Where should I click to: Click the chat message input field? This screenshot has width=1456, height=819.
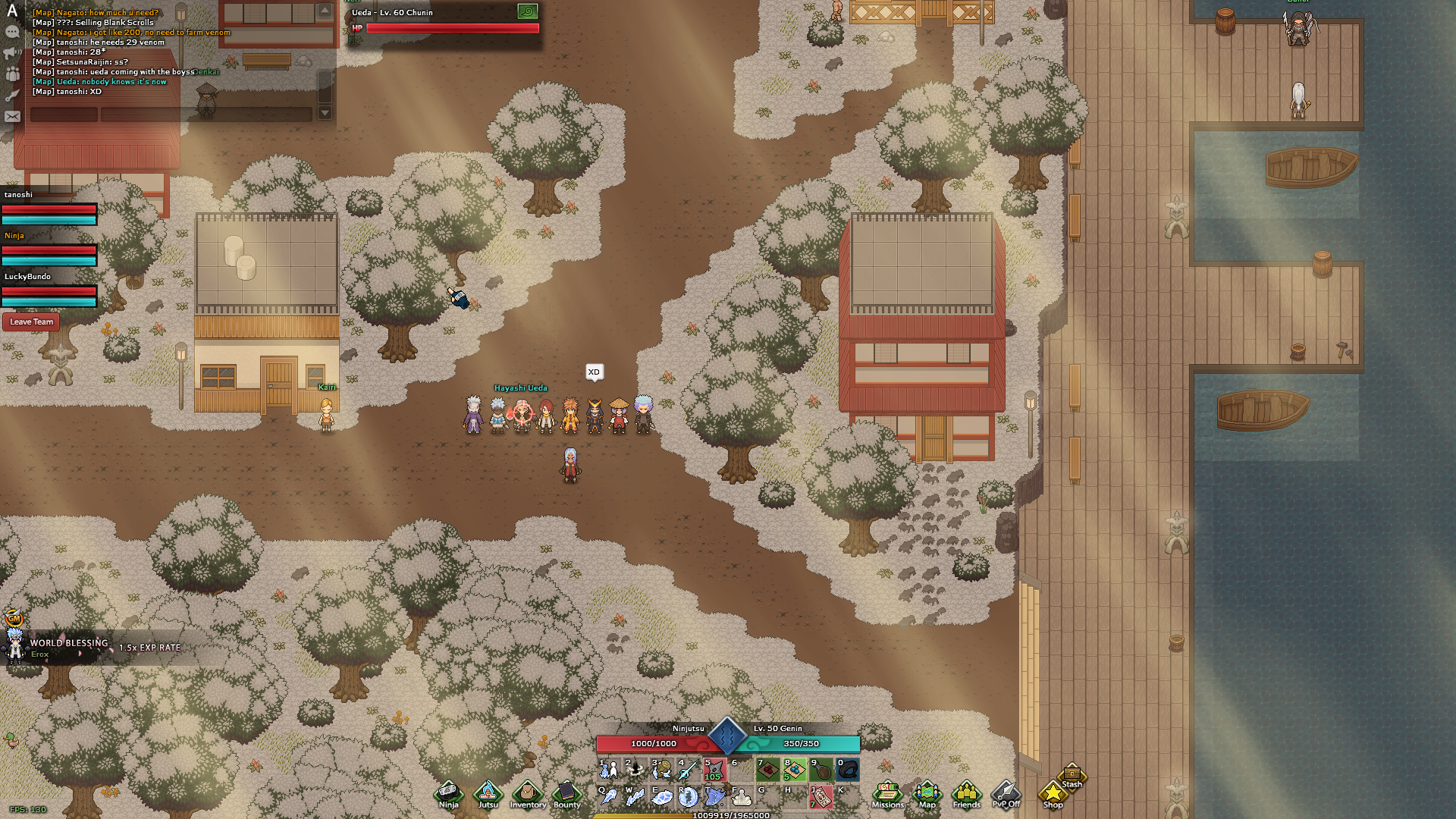(x=206, y=115)
